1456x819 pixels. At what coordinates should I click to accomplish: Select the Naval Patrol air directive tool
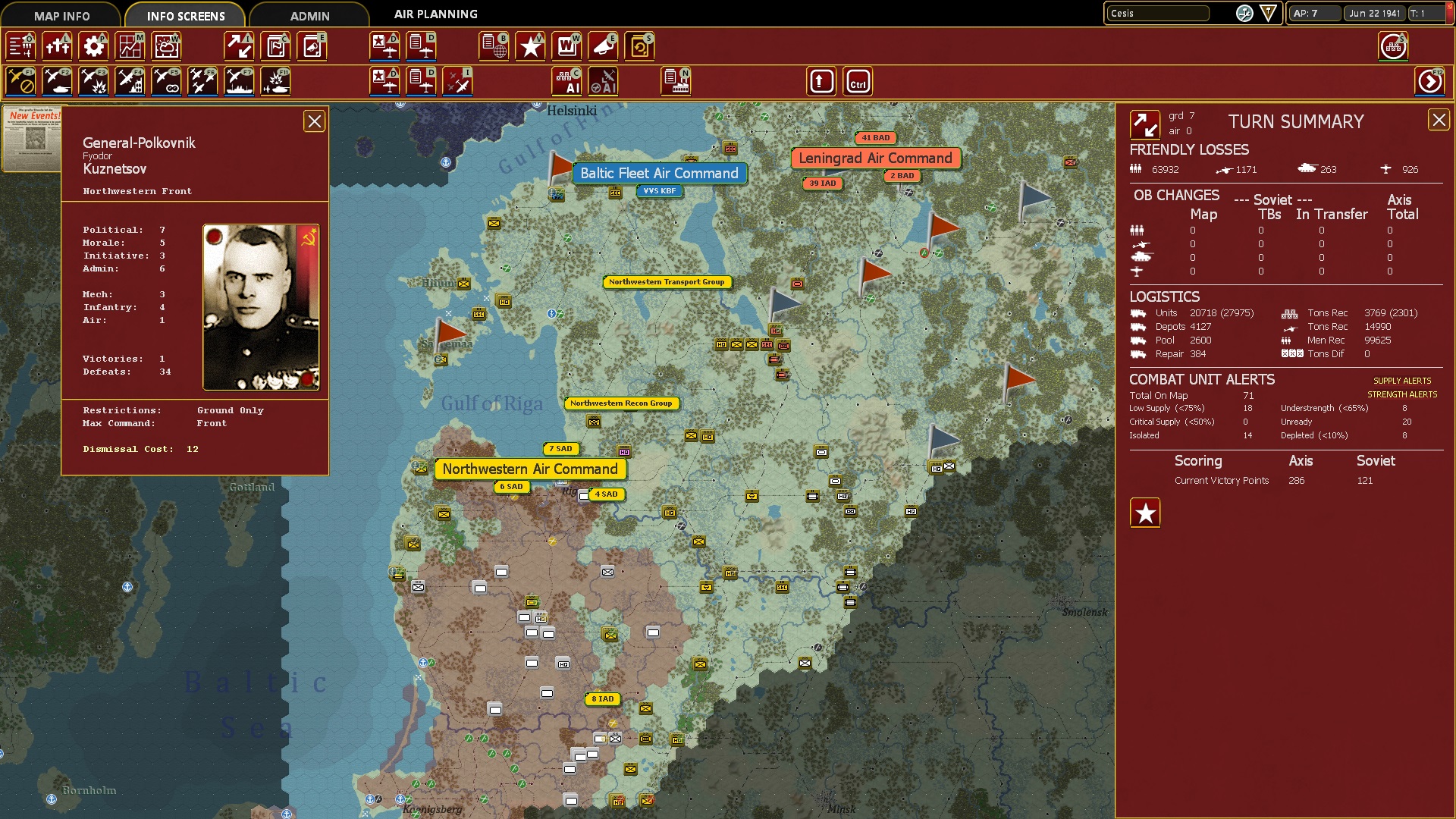tap(239, 81)
